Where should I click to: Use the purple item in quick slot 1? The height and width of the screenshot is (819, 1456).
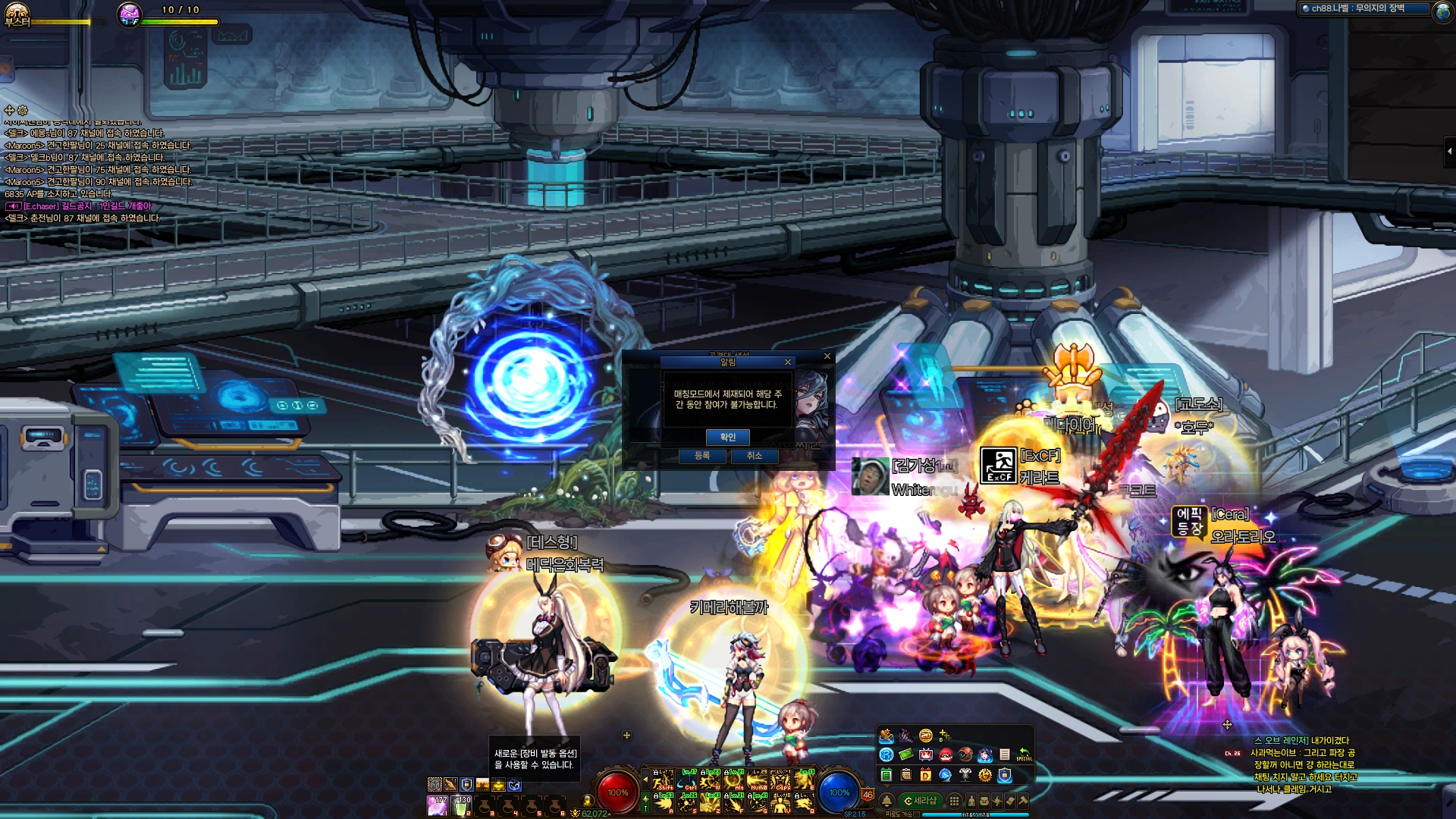click(x=438, y=805)
